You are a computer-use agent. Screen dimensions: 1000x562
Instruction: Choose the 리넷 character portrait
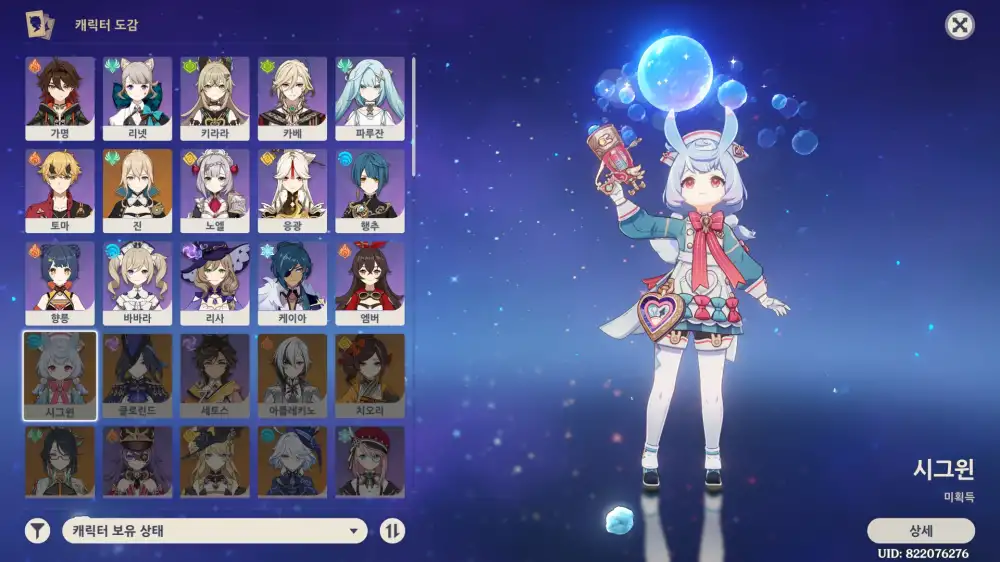pyautogui.click(x=137, y=97)
